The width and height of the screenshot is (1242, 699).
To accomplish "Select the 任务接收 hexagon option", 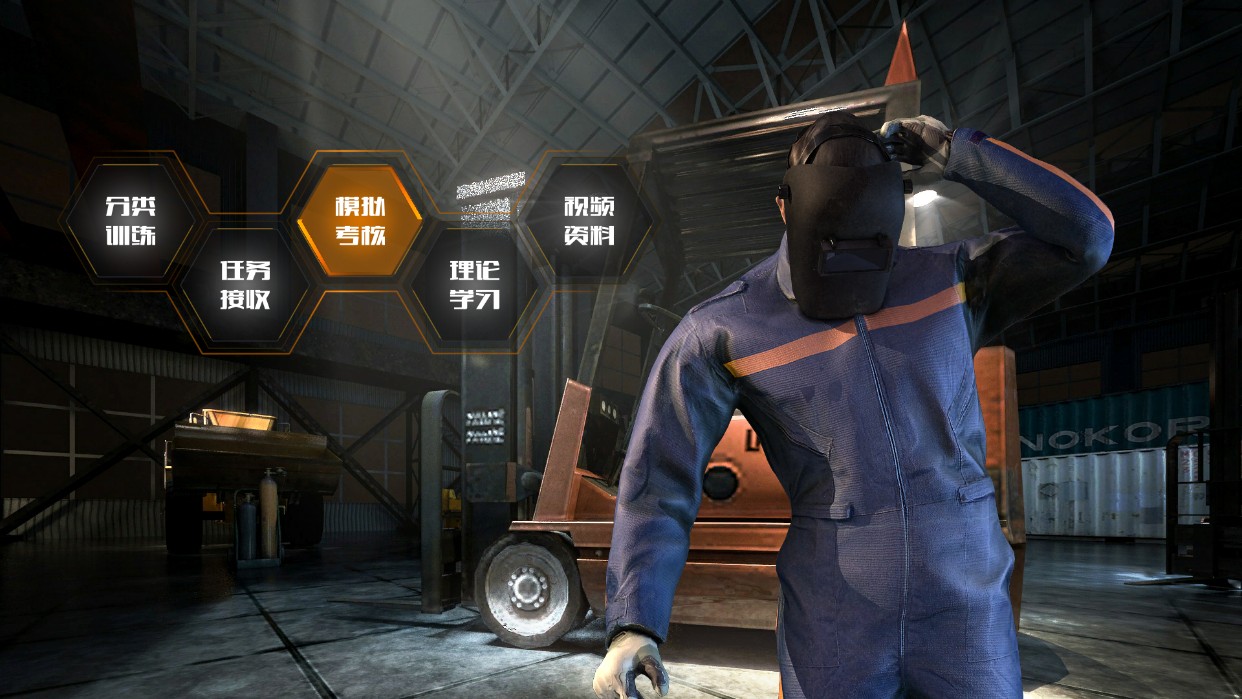I will pos(245,284).
